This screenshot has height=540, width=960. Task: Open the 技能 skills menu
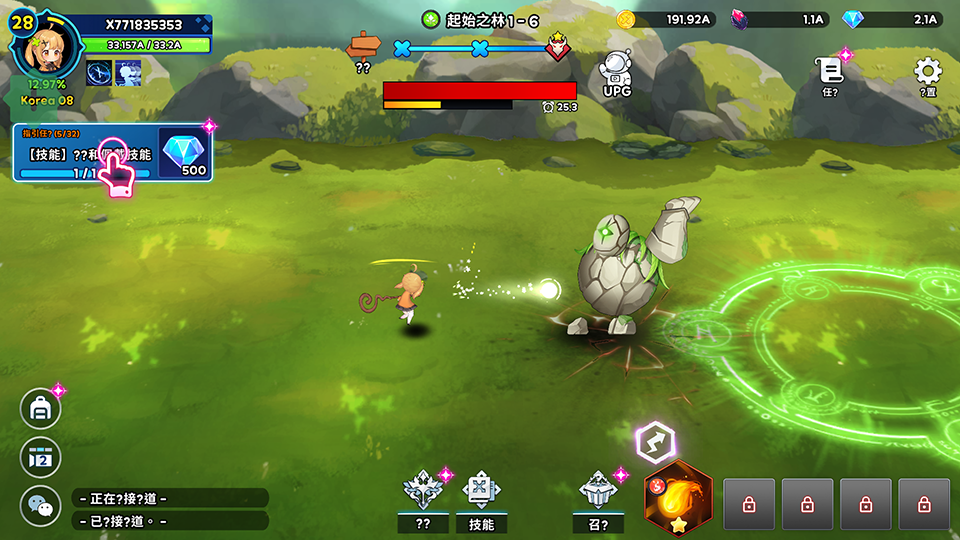481,498
